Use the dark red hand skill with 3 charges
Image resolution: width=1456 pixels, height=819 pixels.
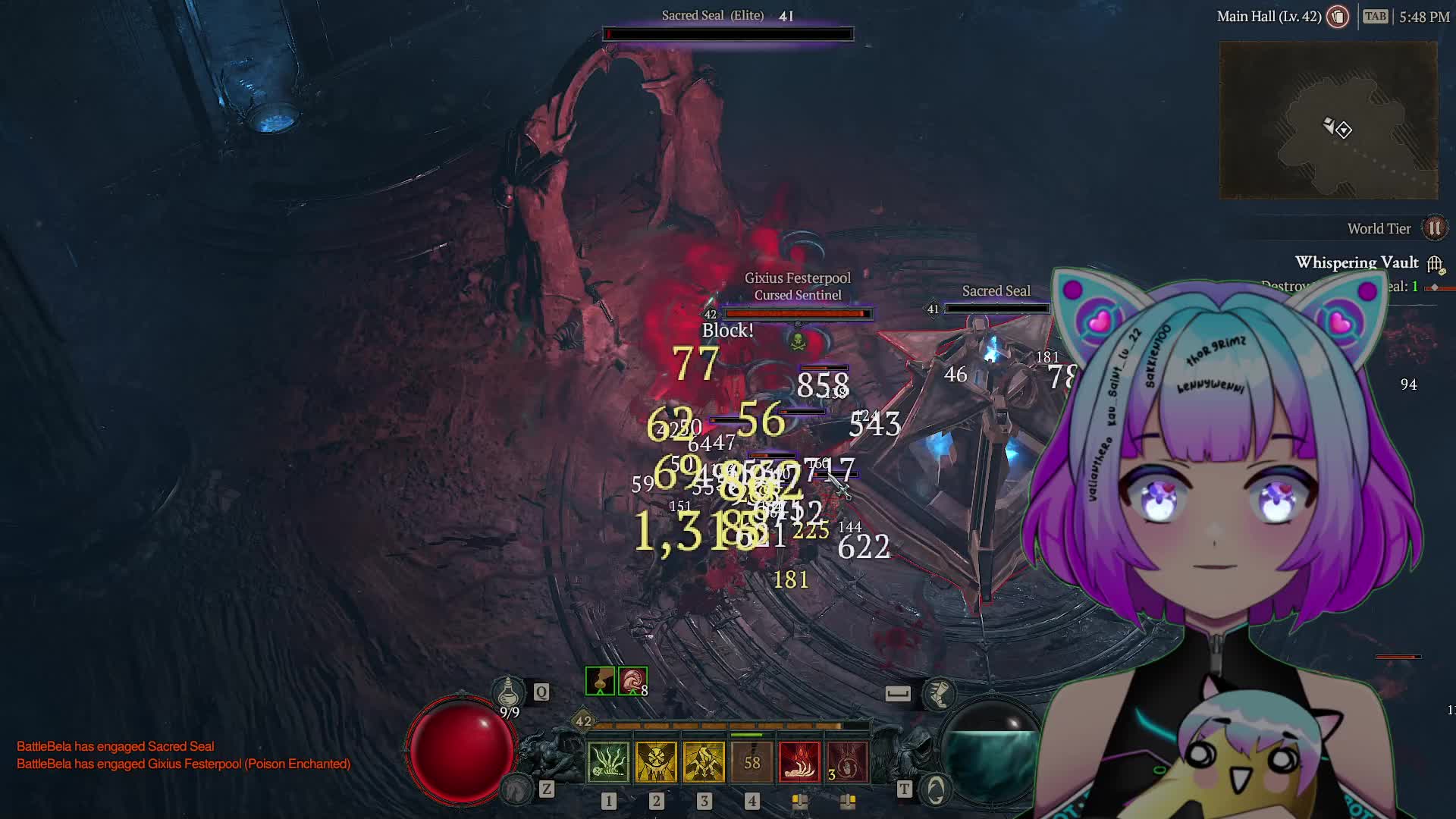pos(846,761)
